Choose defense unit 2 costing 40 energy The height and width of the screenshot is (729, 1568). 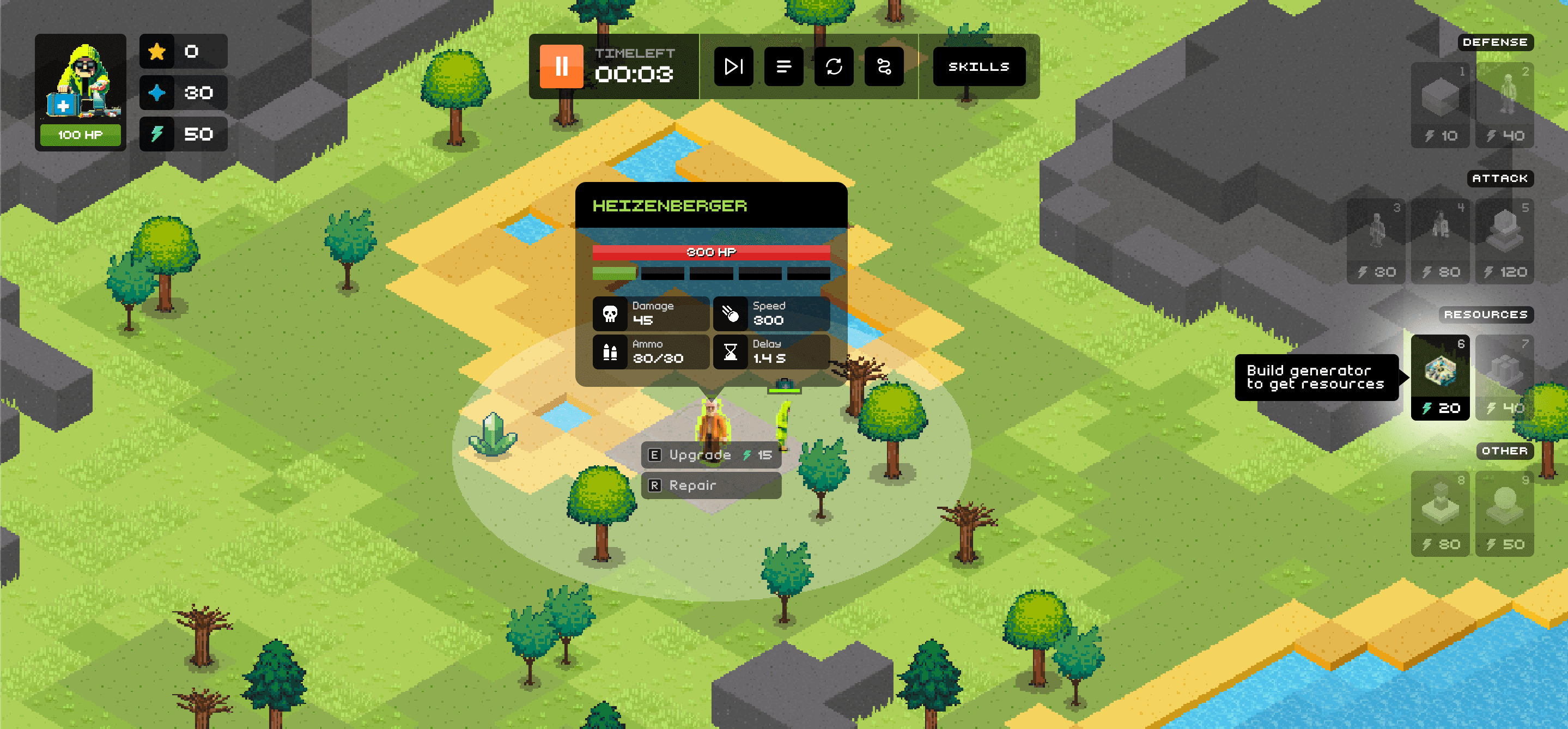point(1505,105)
